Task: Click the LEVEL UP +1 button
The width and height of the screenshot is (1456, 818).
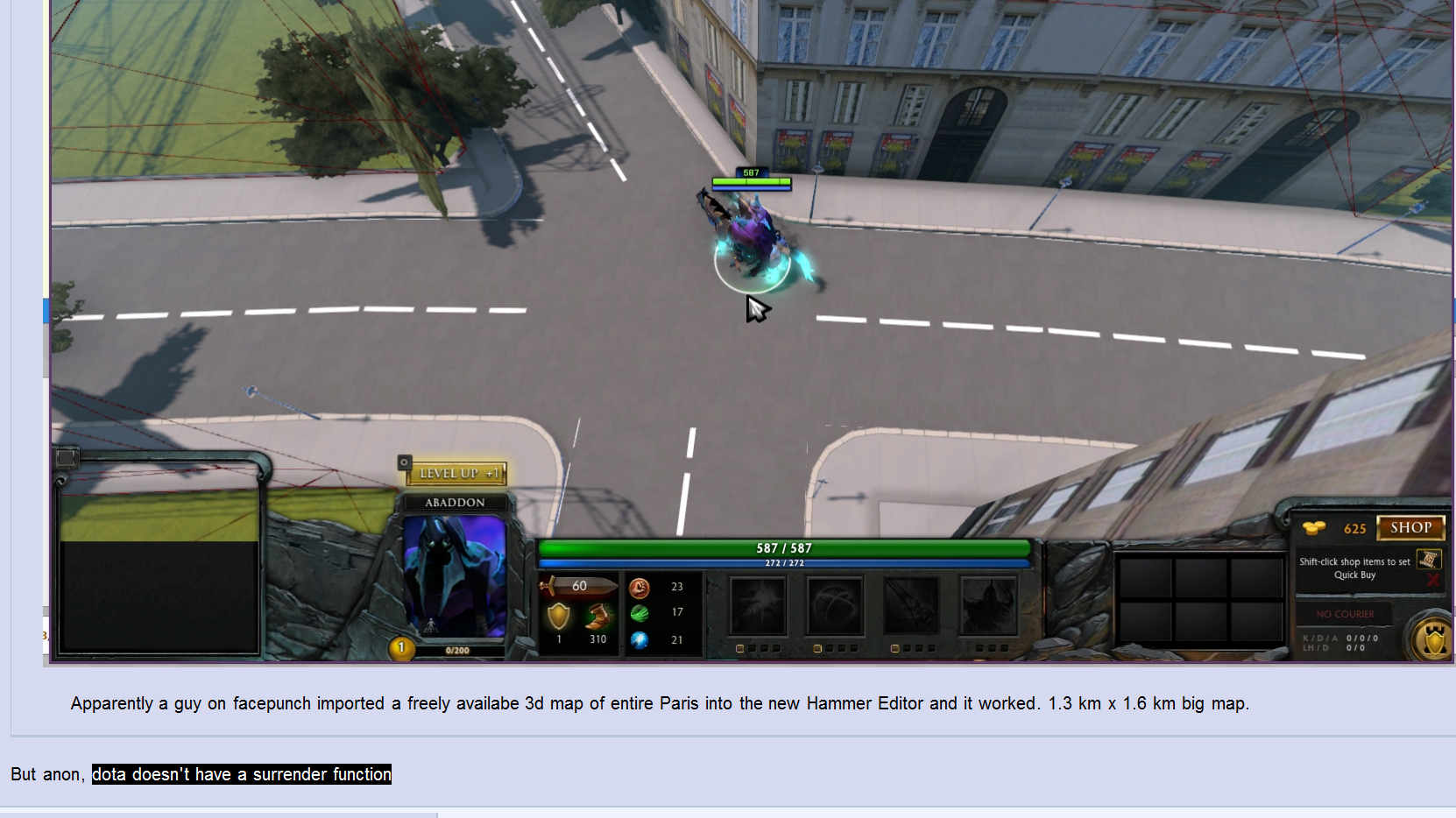Action: click(x=456, y=474)
